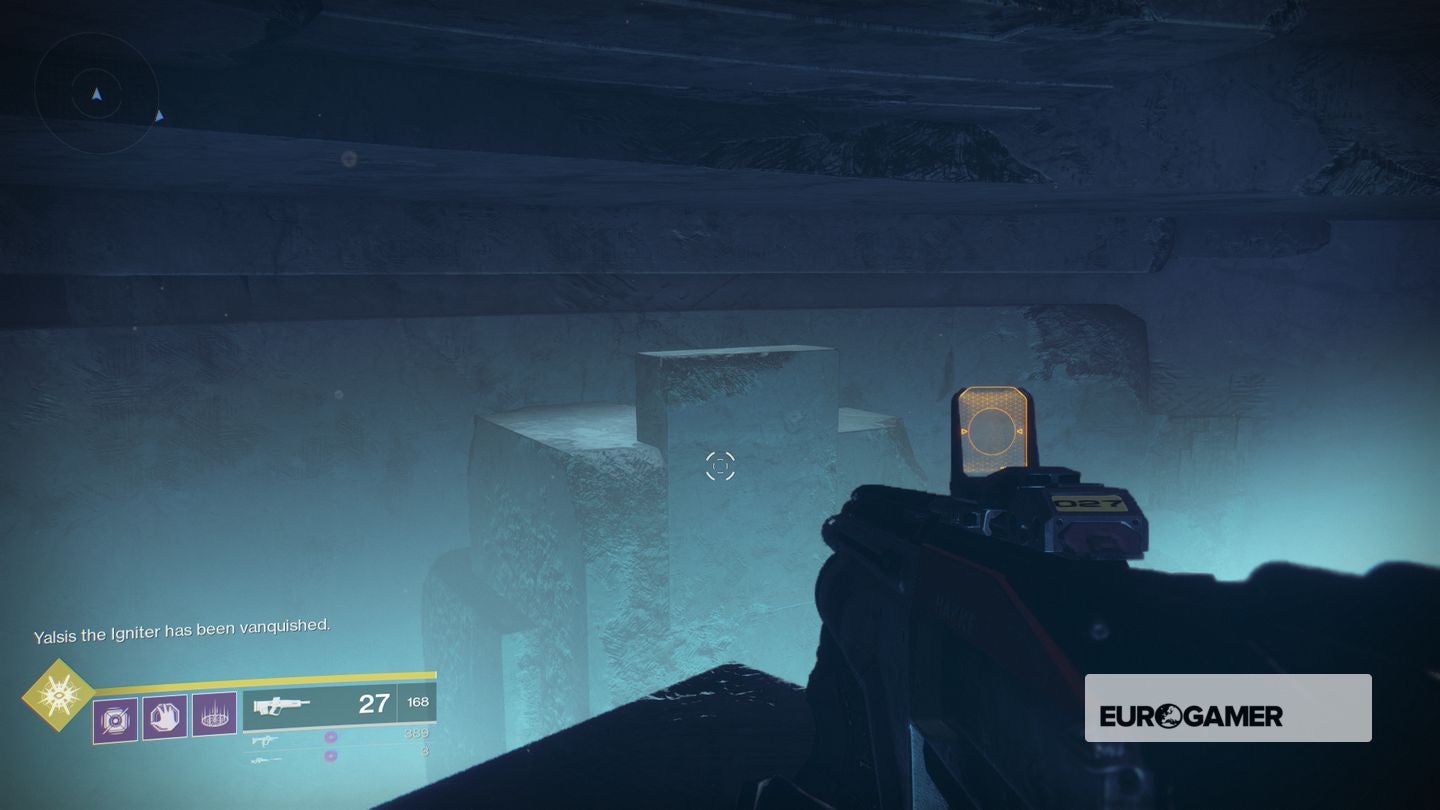Image resolution: width=1440 pixels, height=810 pixels.
Task: Click the melee ability icon
Action: [164, 717]
